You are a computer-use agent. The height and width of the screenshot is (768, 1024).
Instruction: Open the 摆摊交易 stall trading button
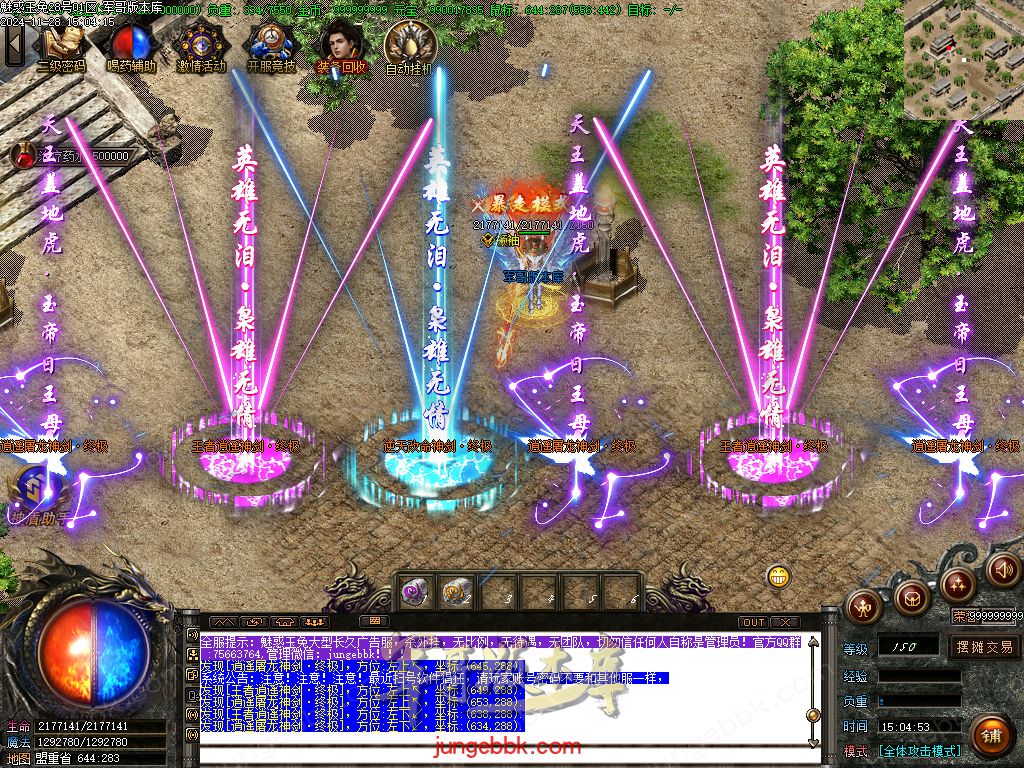984,646
